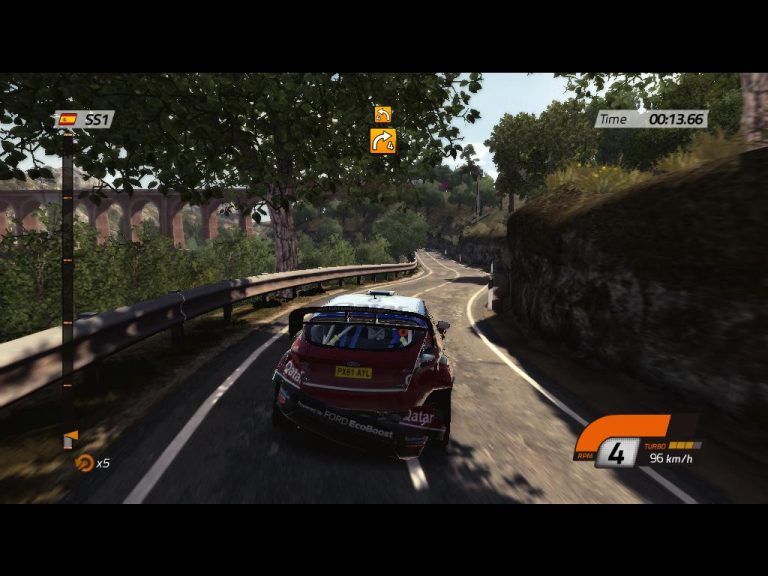The height and width of the screenshot is (576, 768).
Task: Click the vertical stage progress bar
Action: coord(67,280)
